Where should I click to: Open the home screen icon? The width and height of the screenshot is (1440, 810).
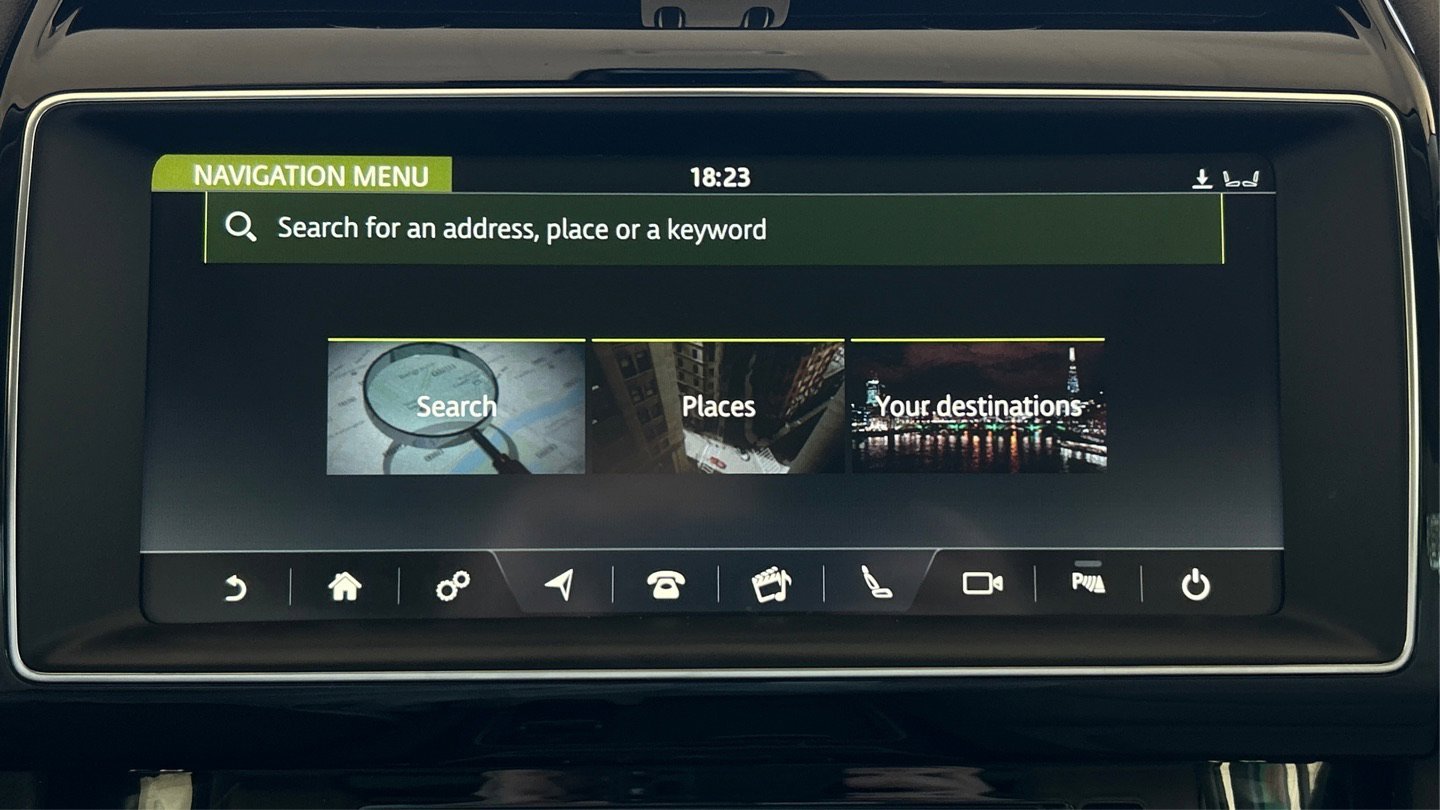click(x=344, y=586)
